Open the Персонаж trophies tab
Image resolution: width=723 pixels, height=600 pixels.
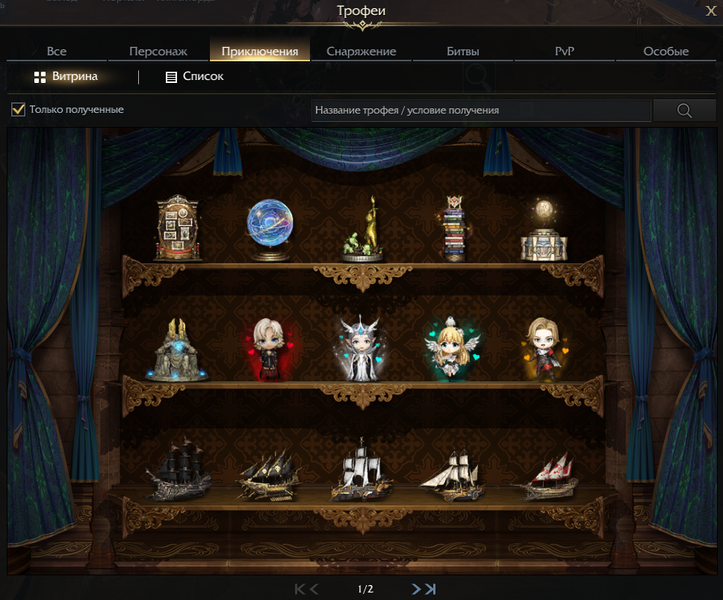point(159,51)
